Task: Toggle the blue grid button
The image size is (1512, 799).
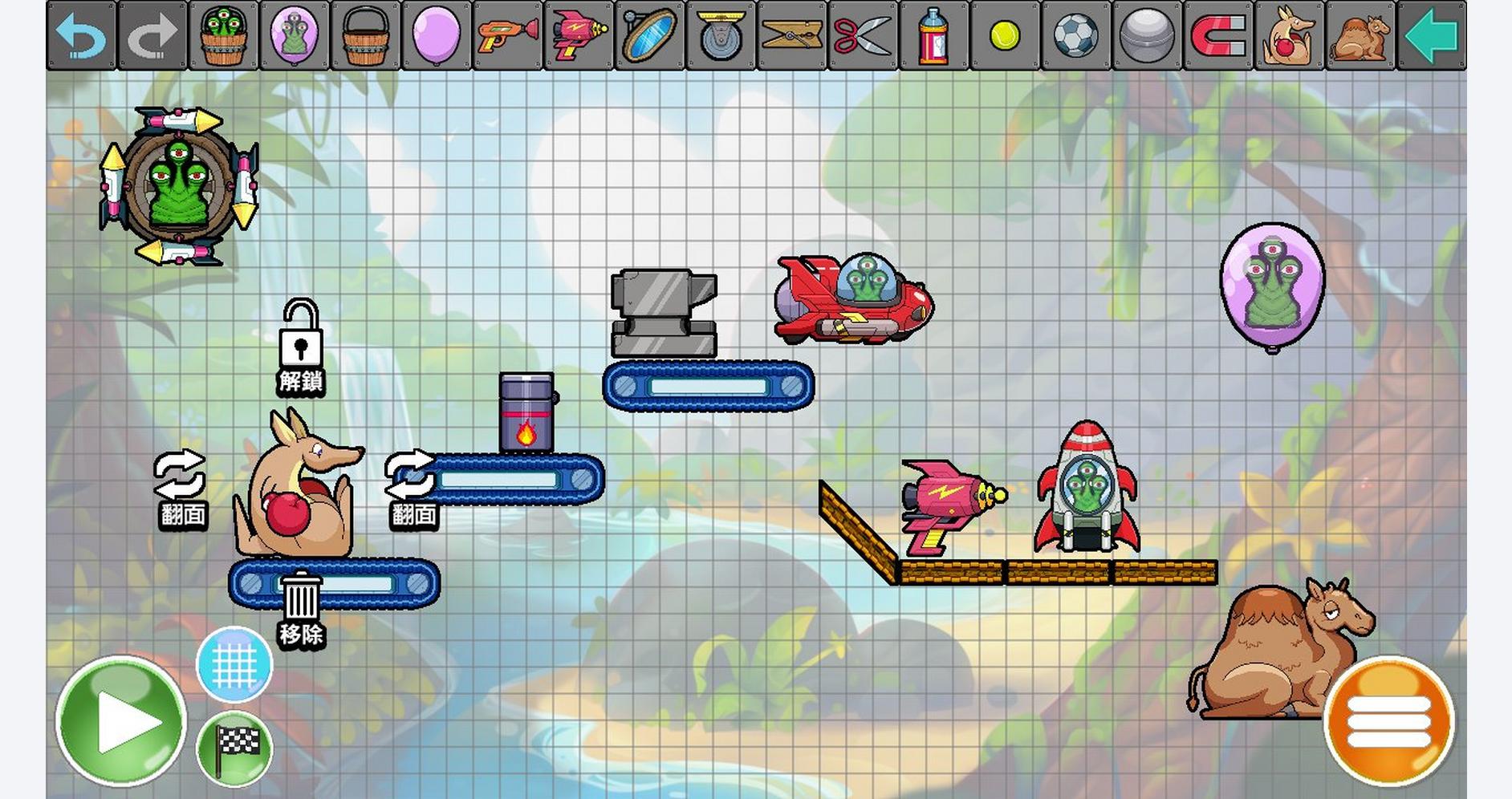Action: pyautogui.click(x=234, y=665)
